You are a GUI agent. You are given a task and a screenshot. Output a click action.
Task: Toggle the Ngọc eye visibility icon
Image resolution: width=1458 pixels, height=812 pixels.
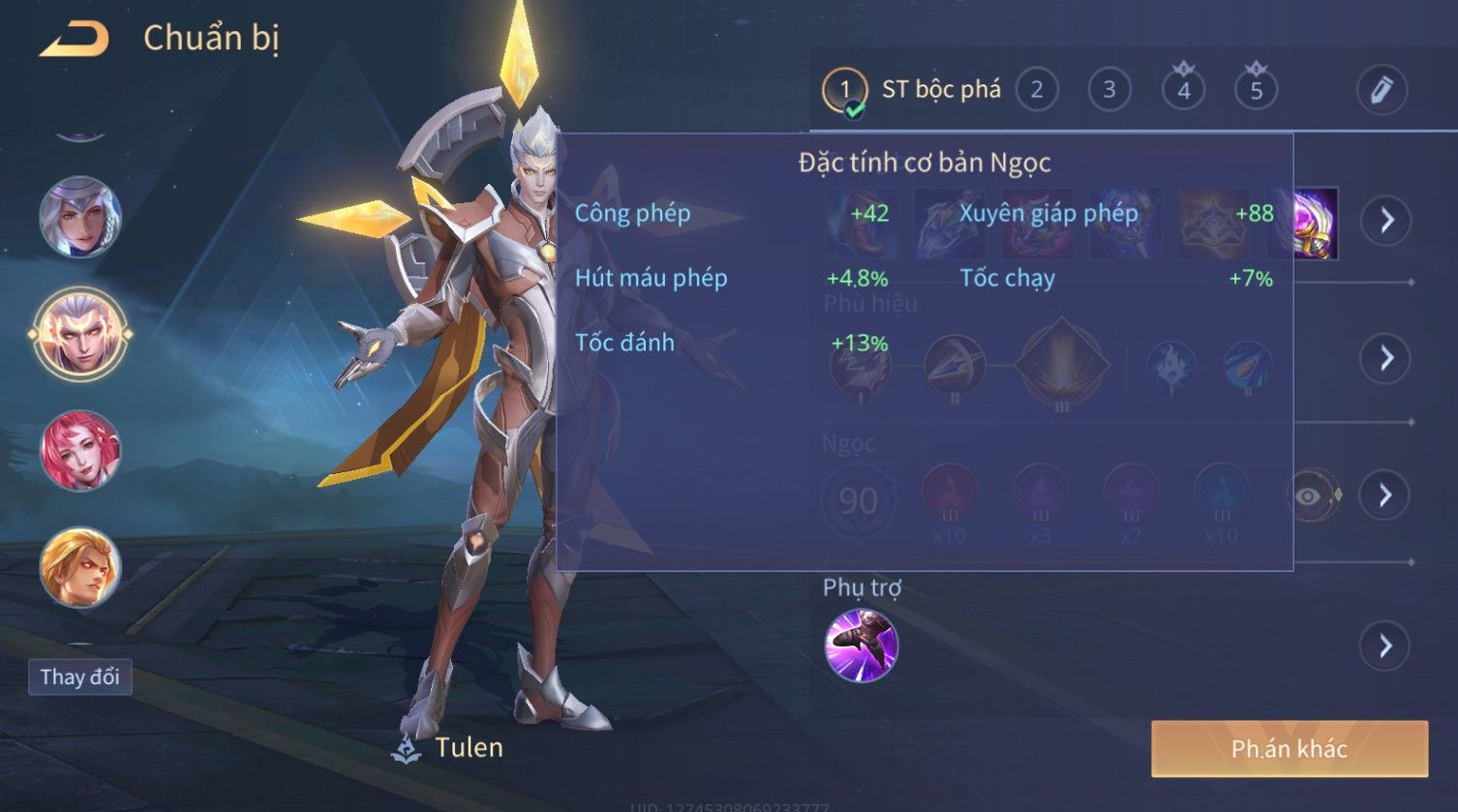pyautogui.click(x=1309, y=496)
